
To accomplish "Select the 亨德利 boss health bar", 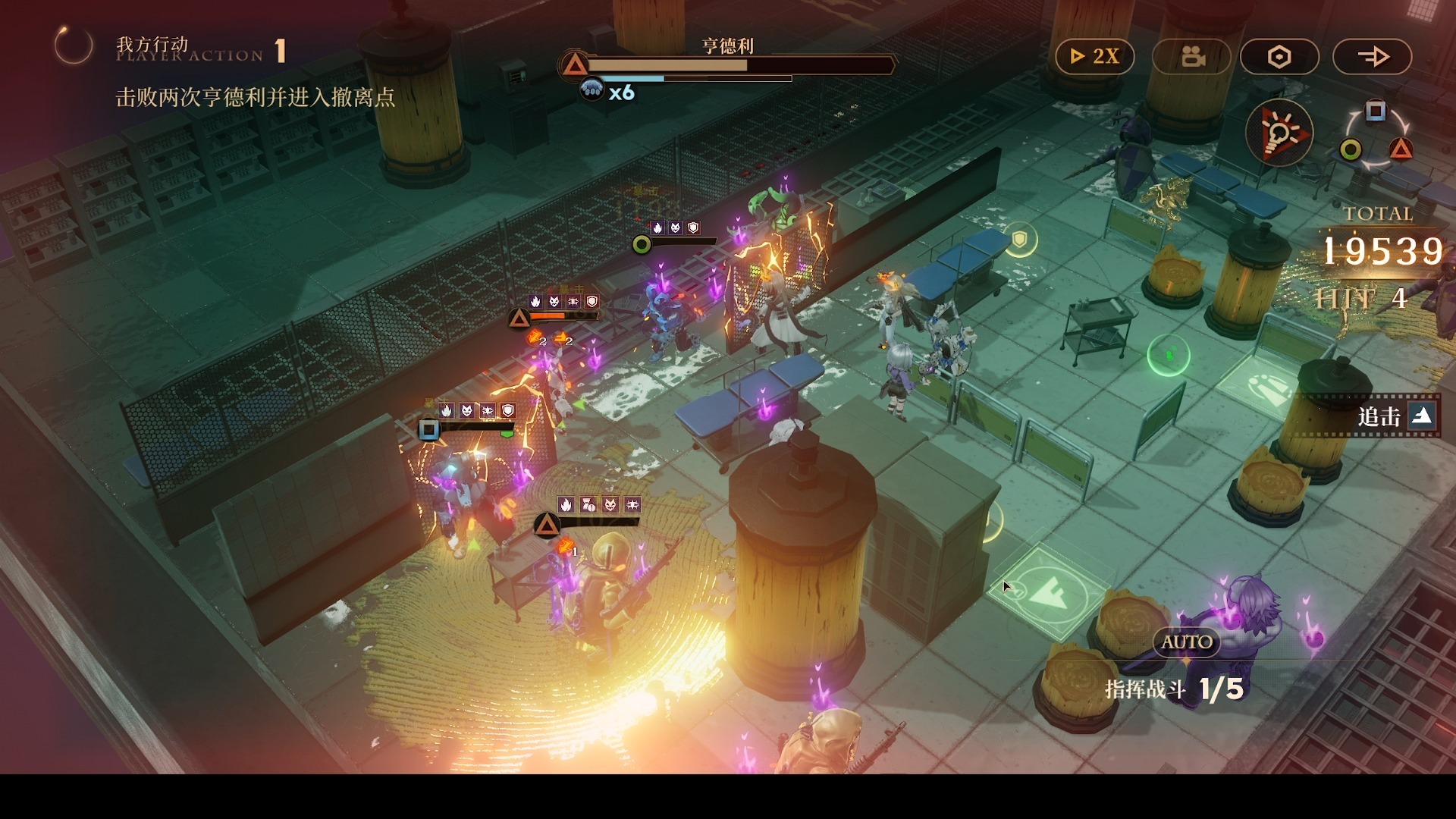I will click(x=728, y=66).
